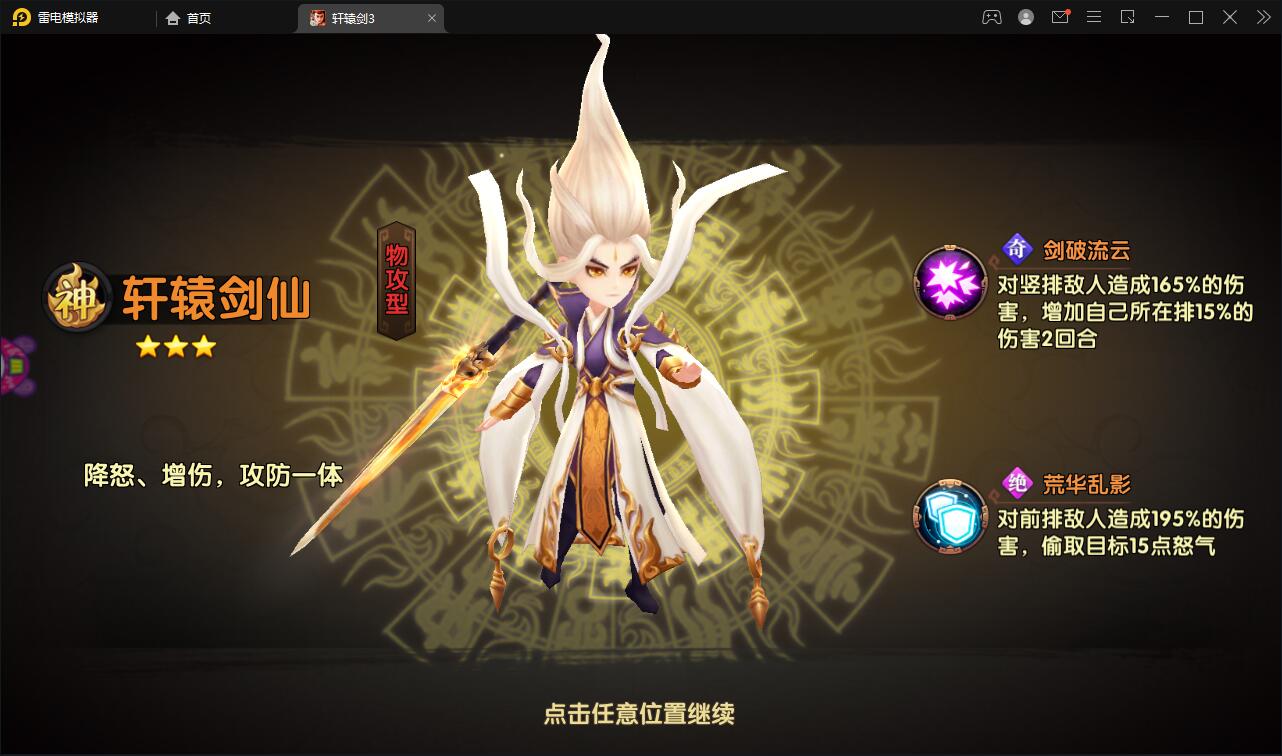Click 点击任意位置继续 to proceed

tap(640, 715)
